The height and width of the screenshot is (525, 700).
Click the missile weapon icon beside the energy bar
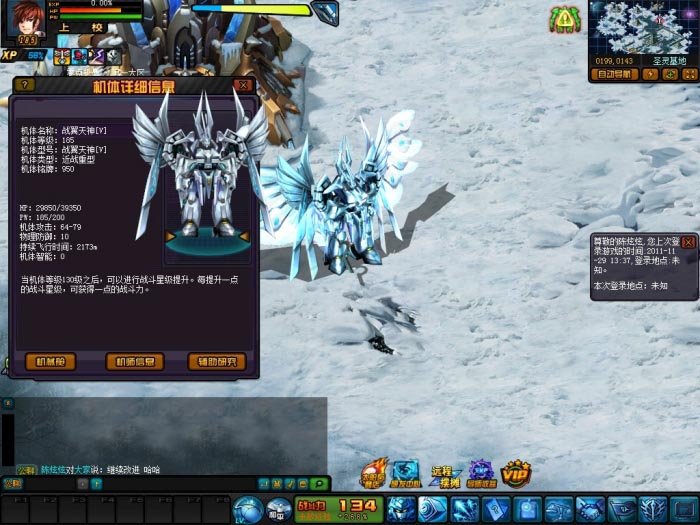[x=324, y=12]
